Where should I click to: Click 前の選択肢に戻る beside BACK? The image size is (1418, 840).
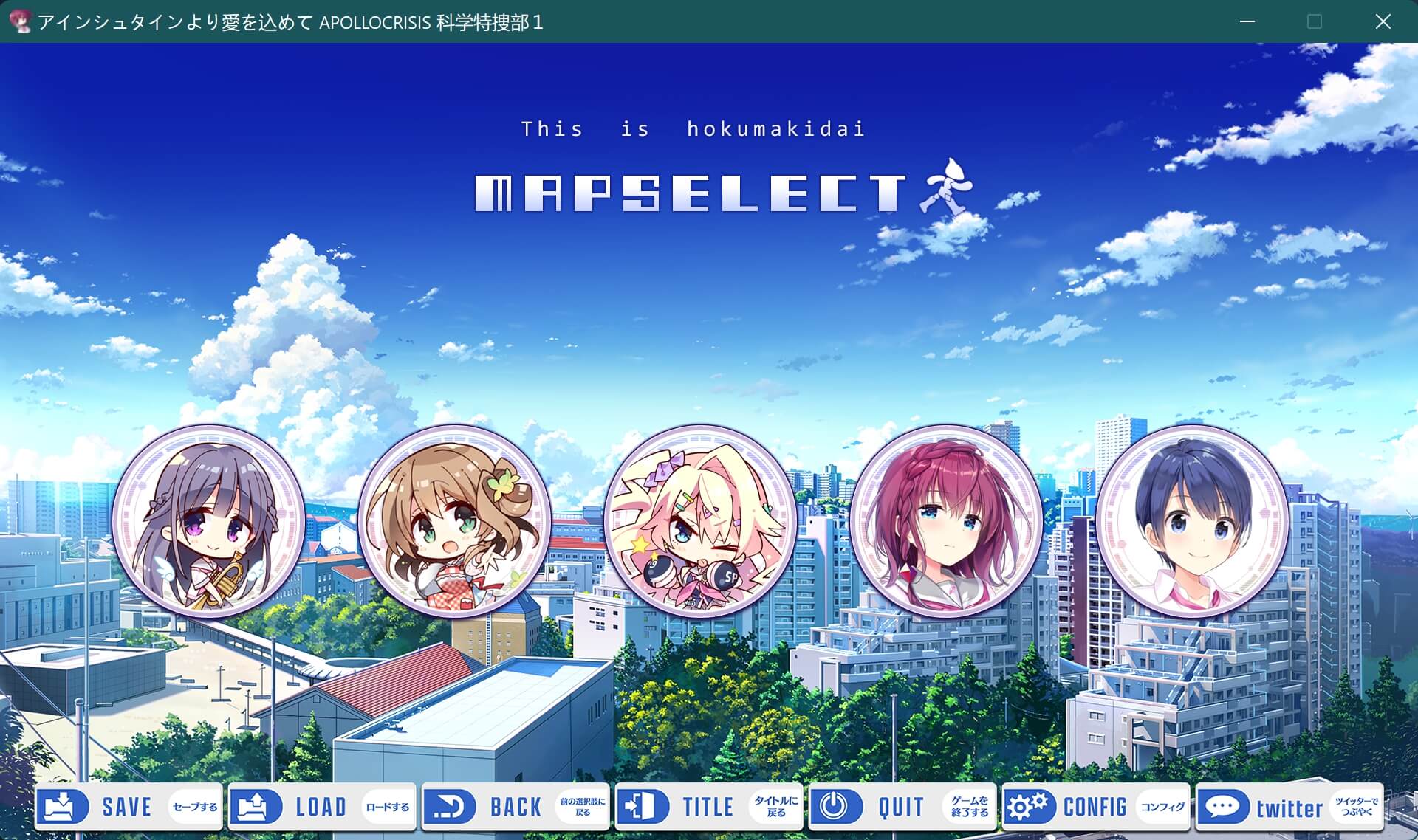[583, 807]
